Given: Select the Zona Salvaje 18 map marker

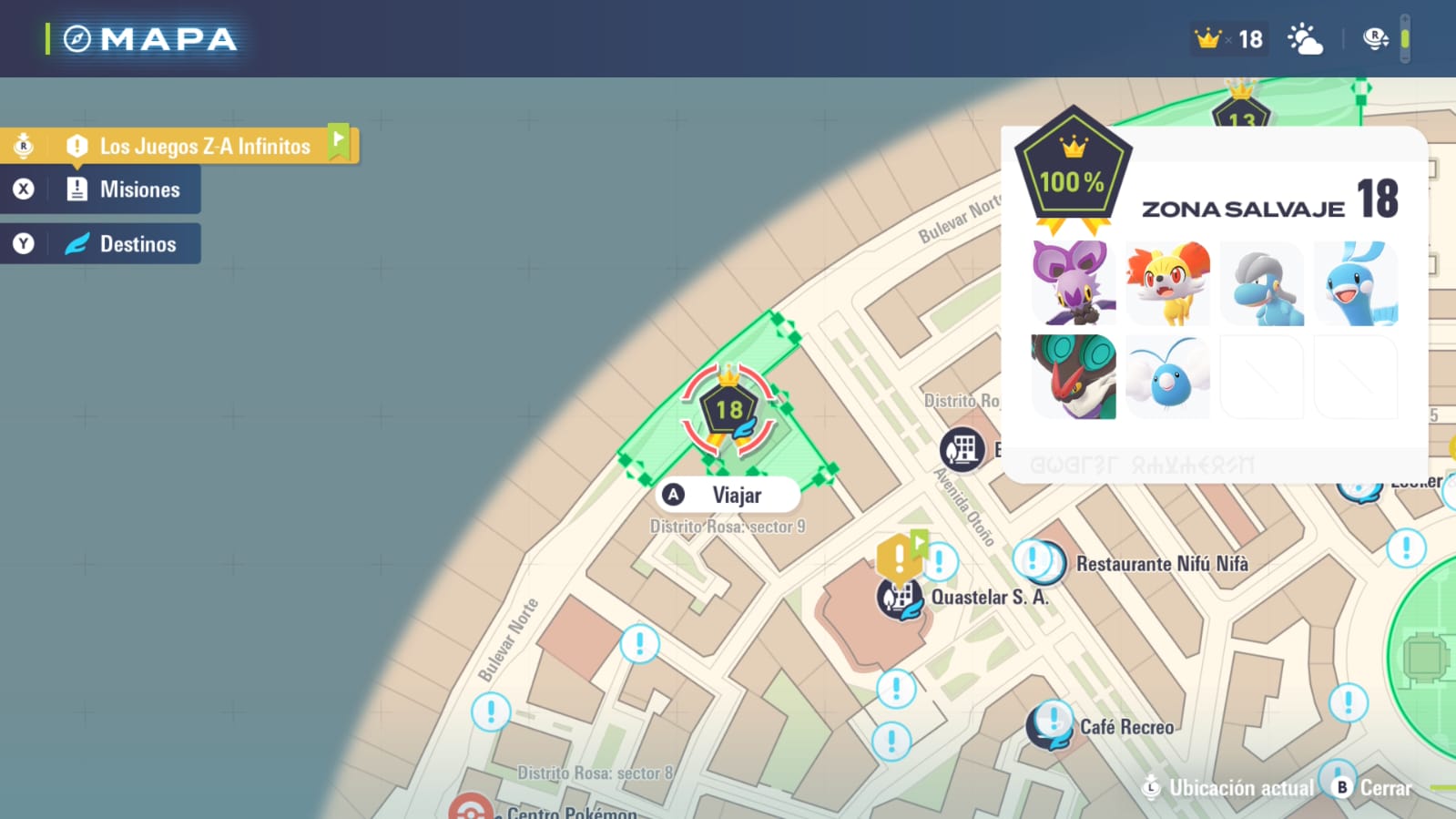Looking at the screenshot, I should pos(728,410).
